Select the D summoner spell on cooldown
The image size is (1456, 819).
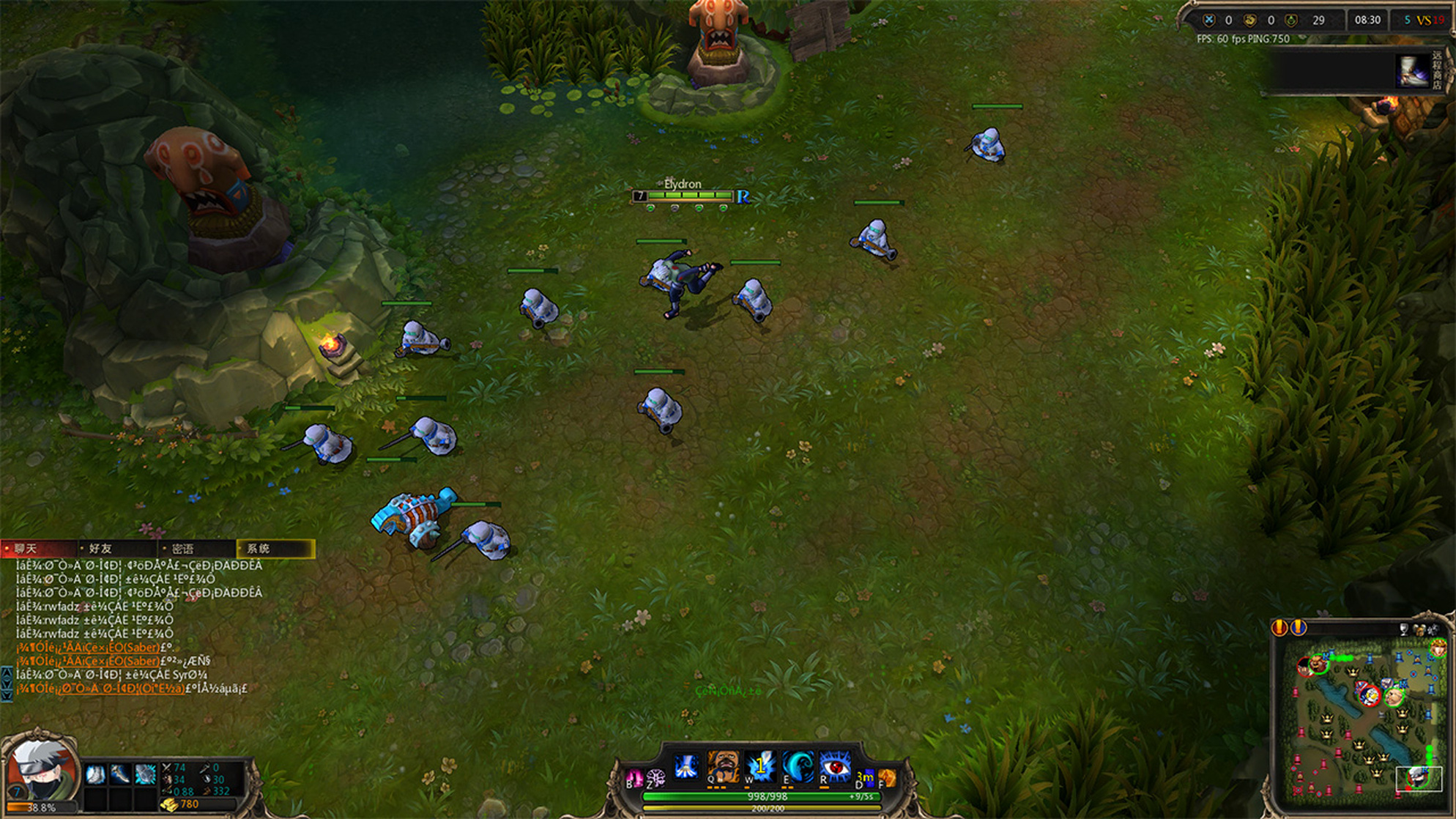pos(865,778)
